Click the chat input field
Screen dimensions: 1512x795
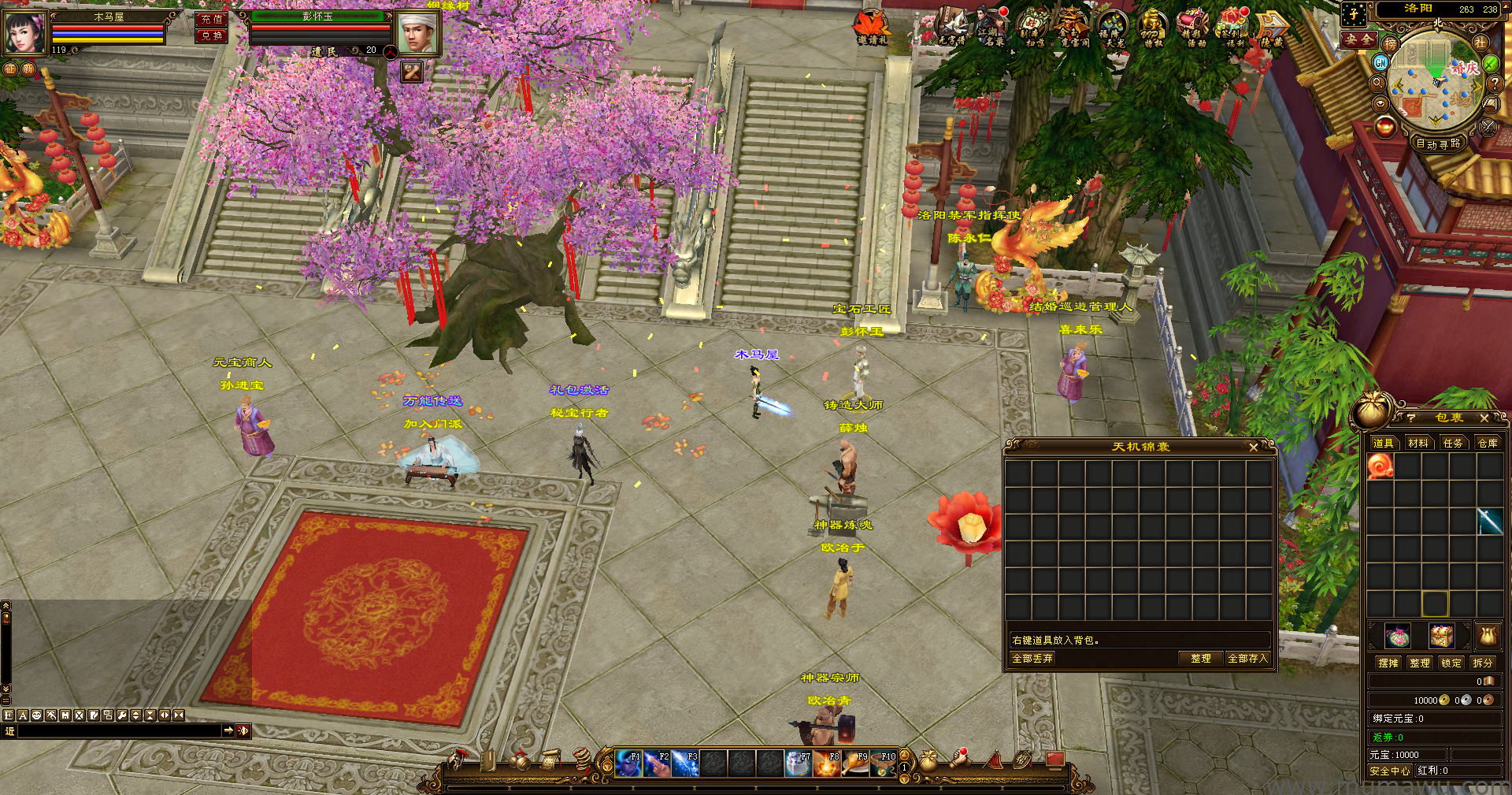click(x=118, y=731)
